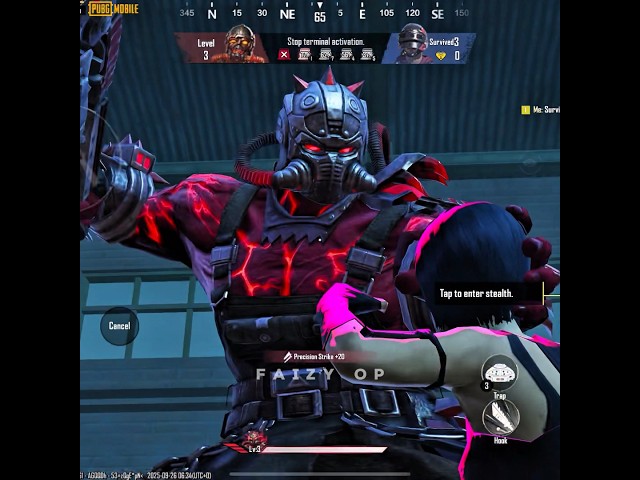Tap the Cancel button

coord(119,326)
